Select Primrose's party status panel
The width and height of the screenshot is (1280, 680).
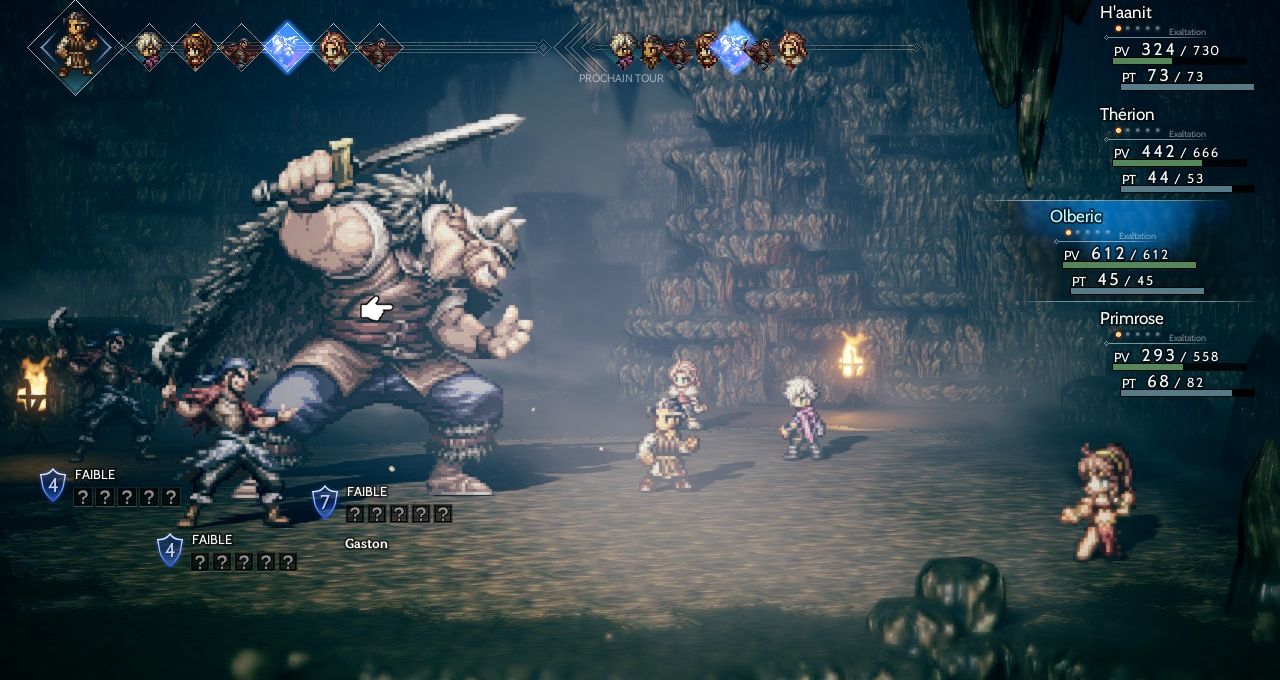point(1178,355)
